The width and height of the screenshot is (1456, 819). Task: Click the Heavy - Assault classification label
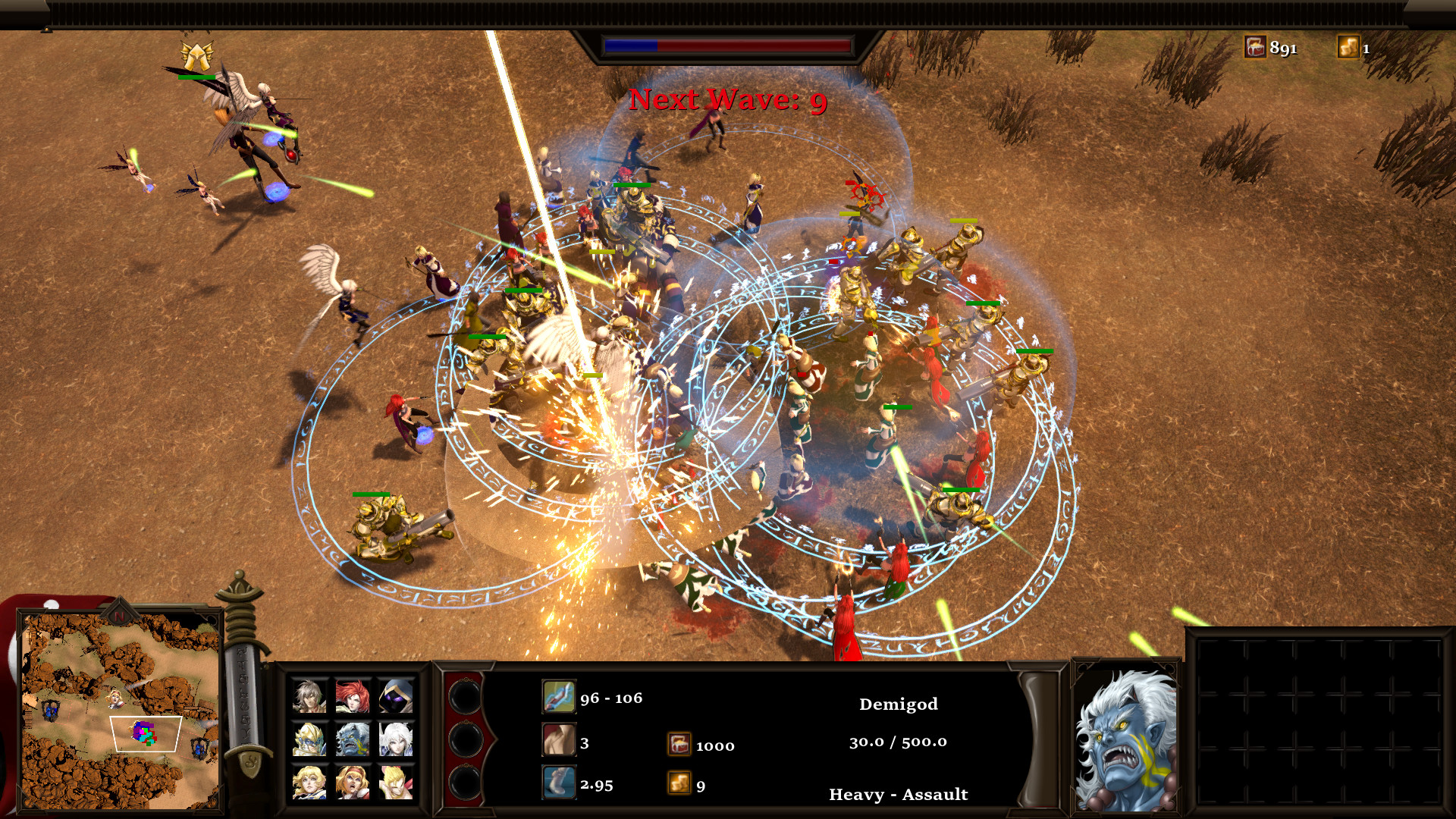(898, 795)
